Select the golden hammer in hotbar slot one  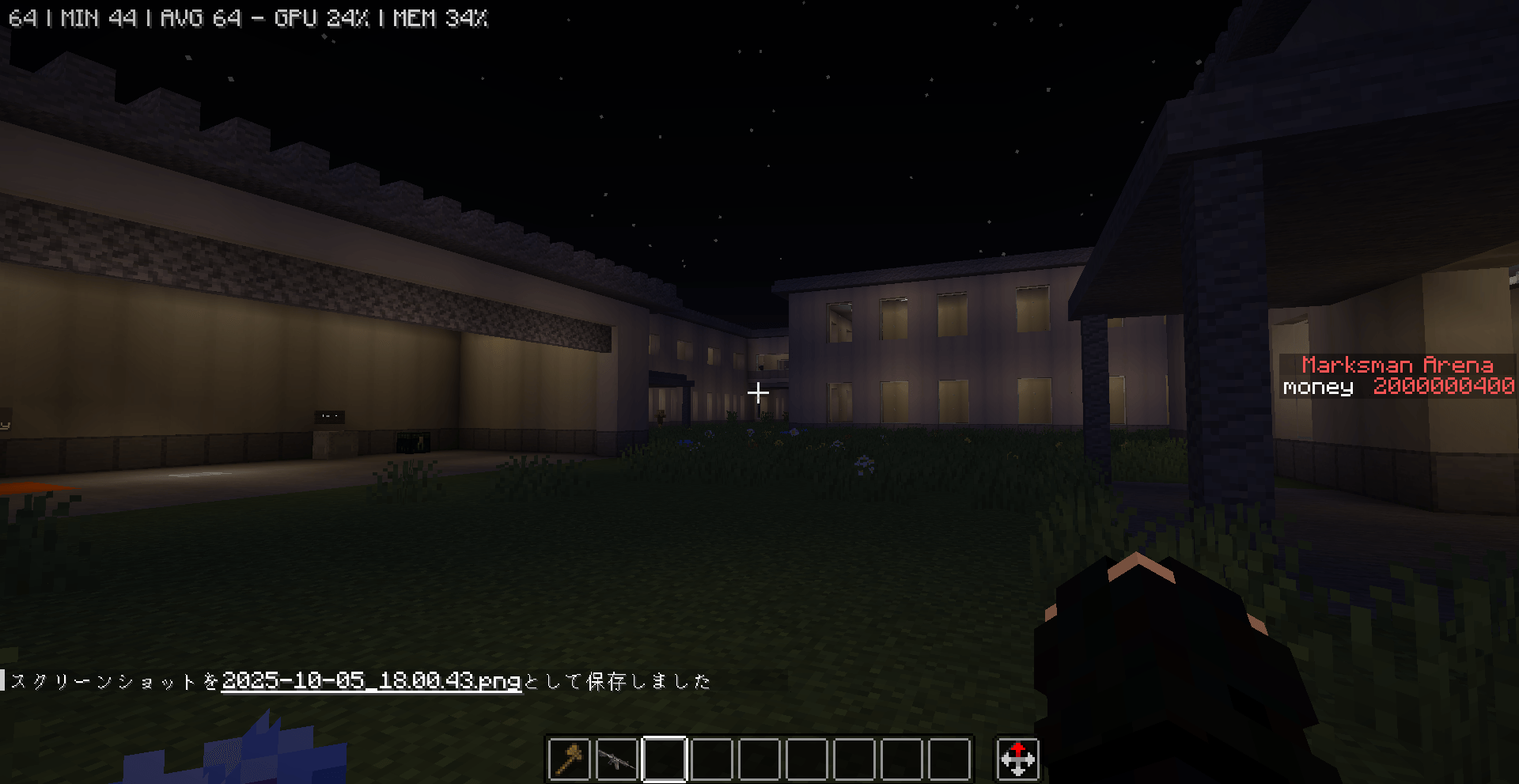(569, 760)
